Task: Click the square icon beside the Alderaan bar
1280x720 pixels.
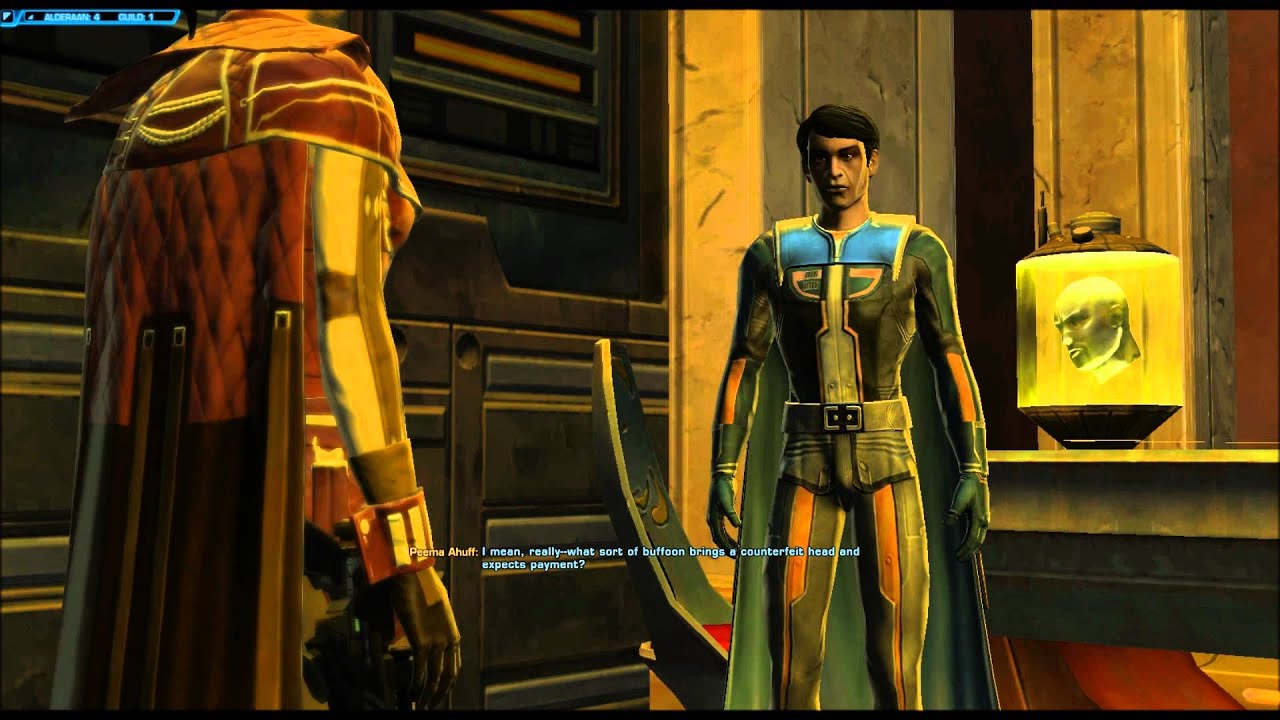Action: (x=9, y=17)
